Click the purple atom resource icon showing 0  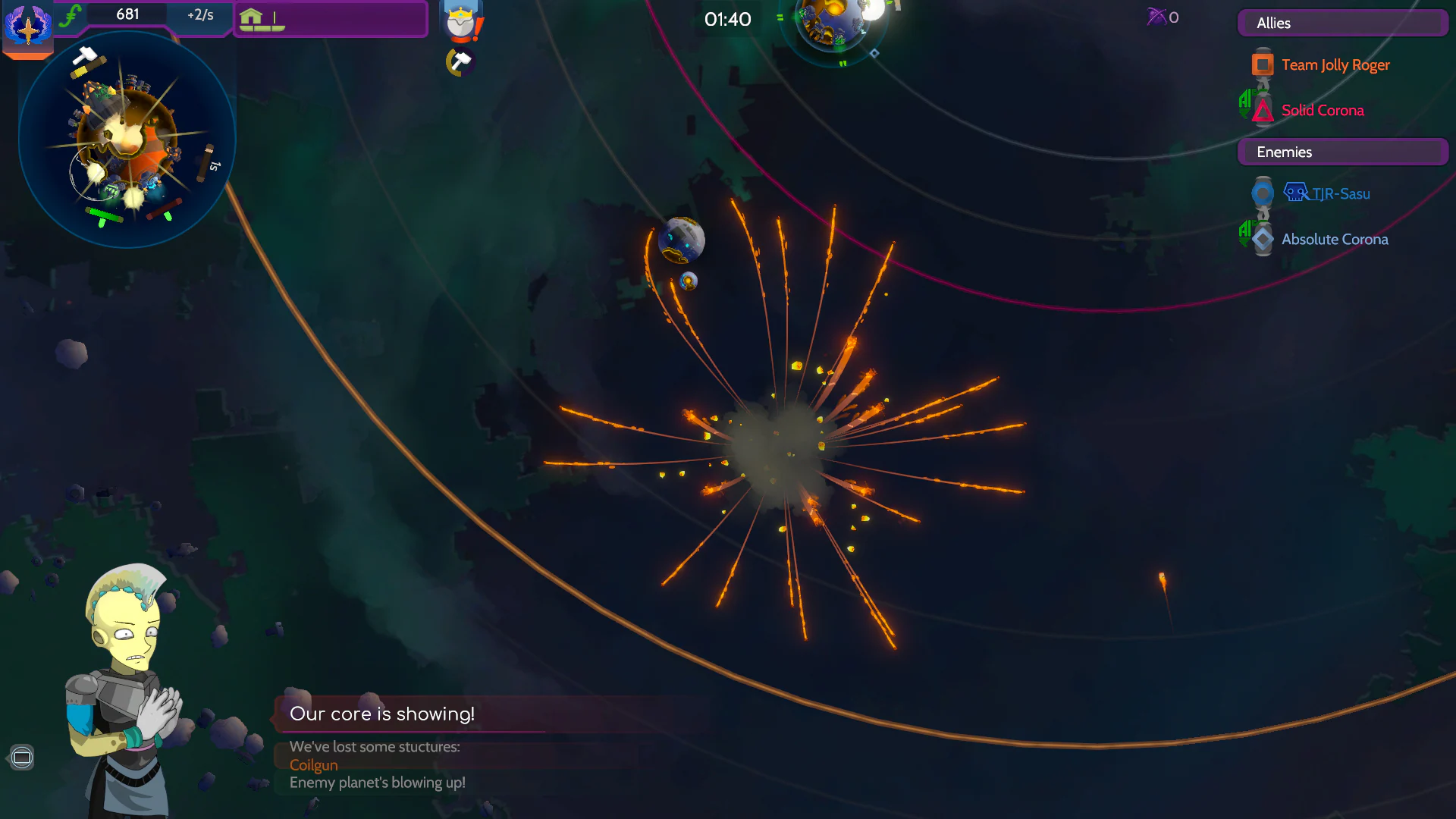(1156, 17)
